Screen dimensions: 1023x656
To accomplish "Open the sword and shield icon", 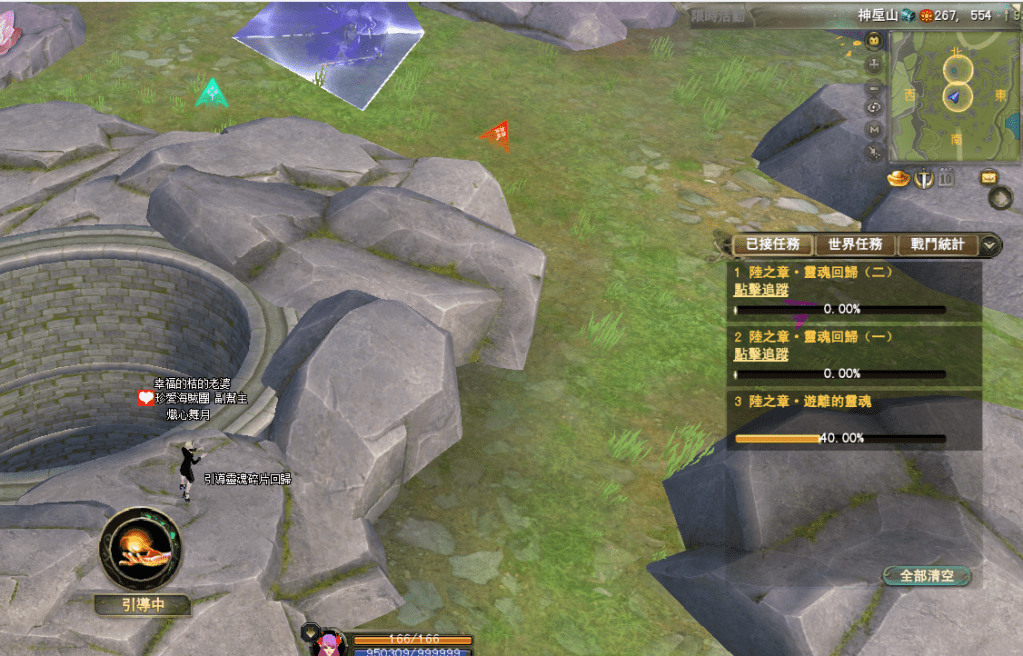I will coord(924,179).
